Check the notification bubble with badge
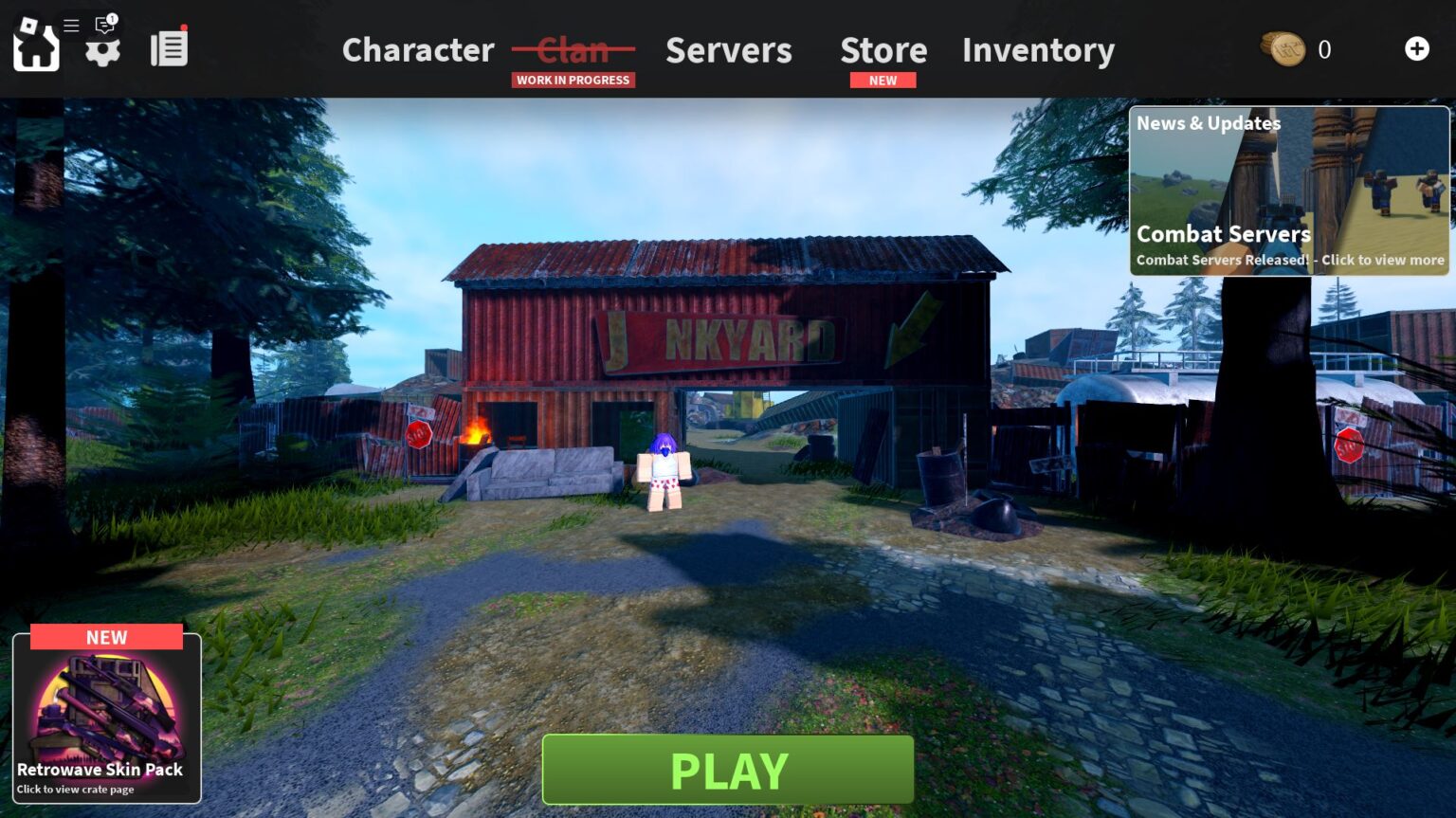The height and width of the screenshot is (818, 1456). 104,26
